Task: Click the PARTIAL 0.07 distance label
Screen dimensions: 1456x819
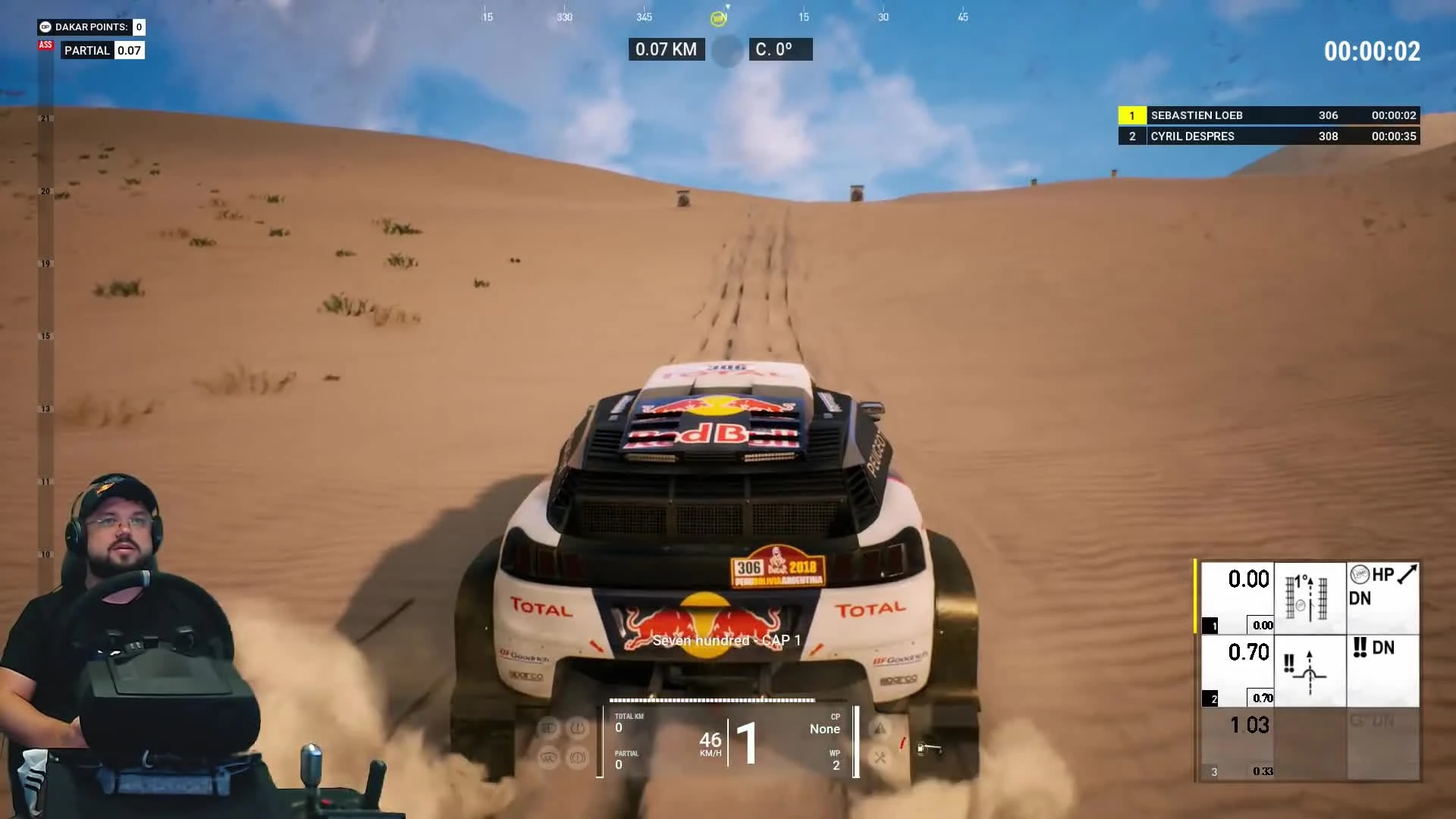Action: (102, 50)
